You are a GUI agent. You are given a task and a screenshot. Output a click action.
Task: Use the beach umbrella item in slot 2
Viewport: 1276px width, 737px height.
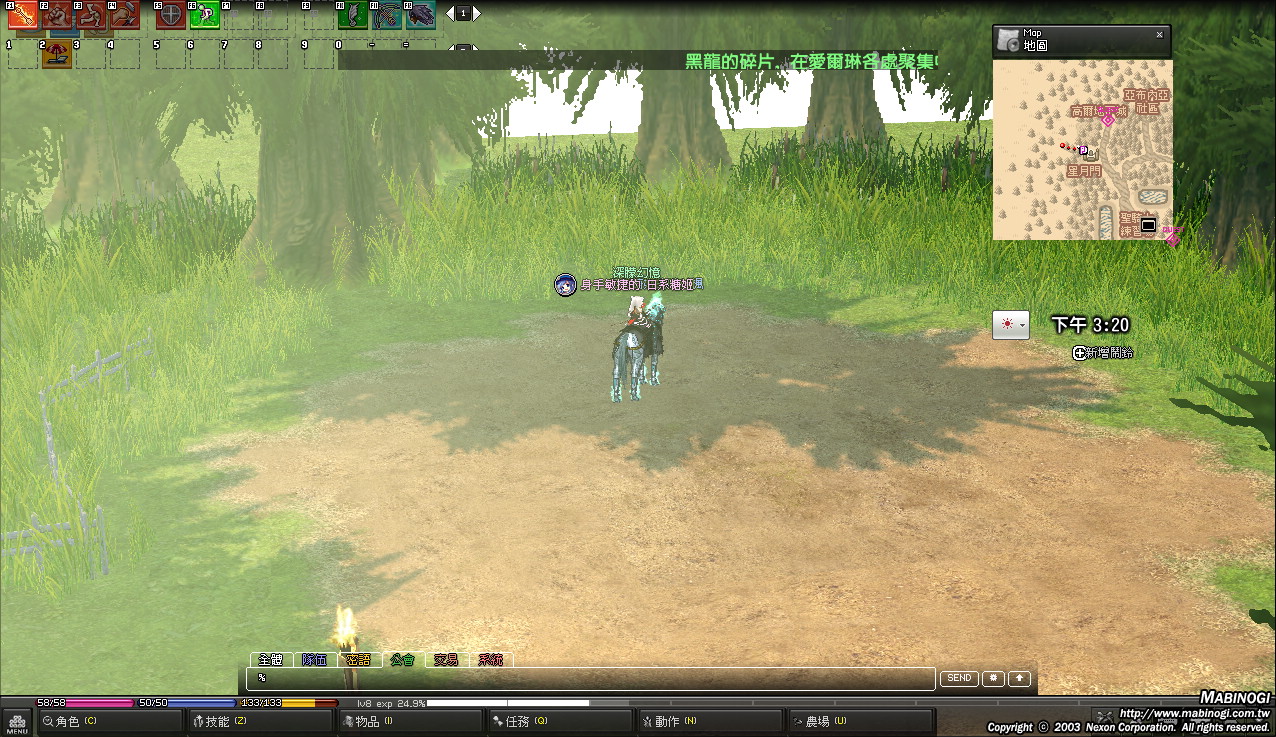(56, 55)
